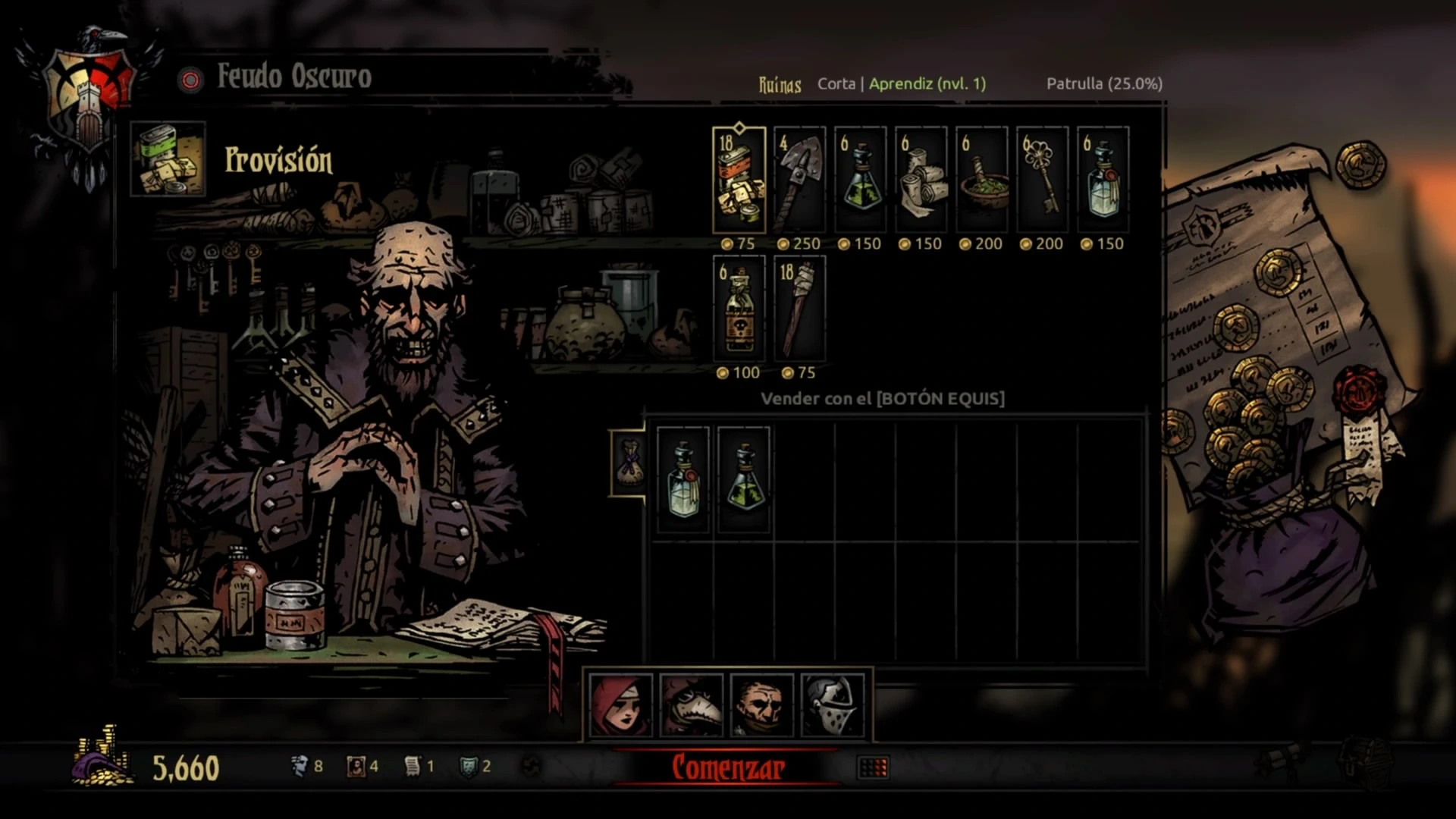Screen dimensions: 1456x819
Task: Select the medicinal herbs bowl
Action: (x=981, y=180)
